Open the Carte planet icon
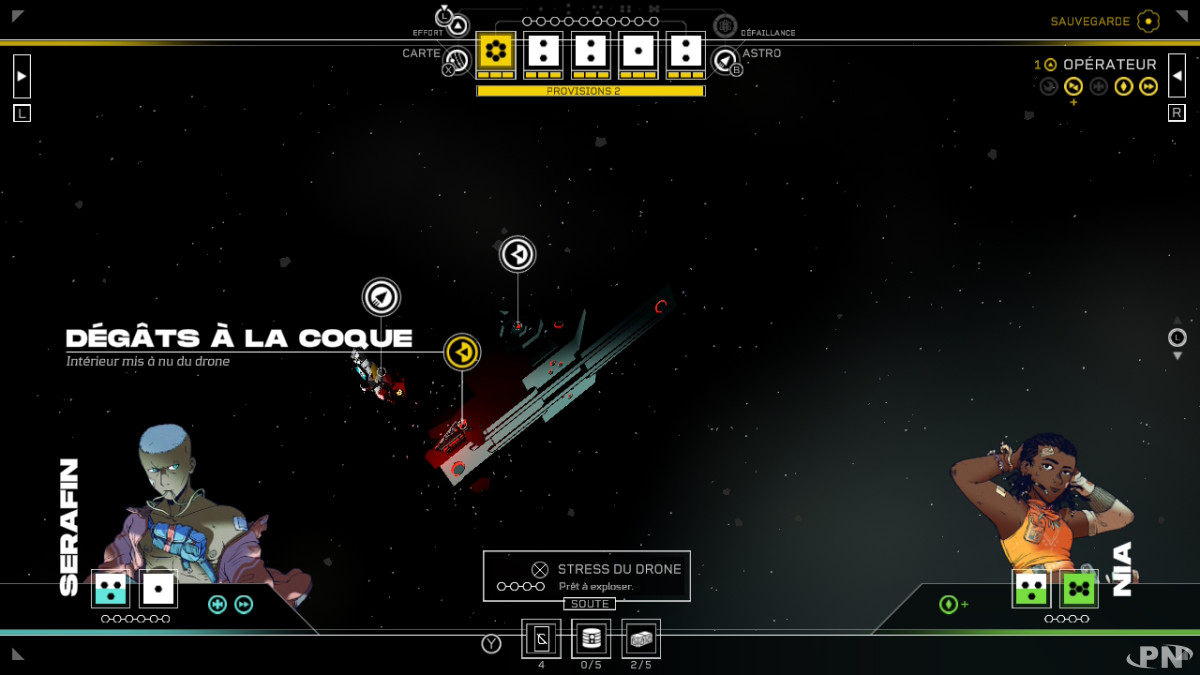 coord(457,61)
